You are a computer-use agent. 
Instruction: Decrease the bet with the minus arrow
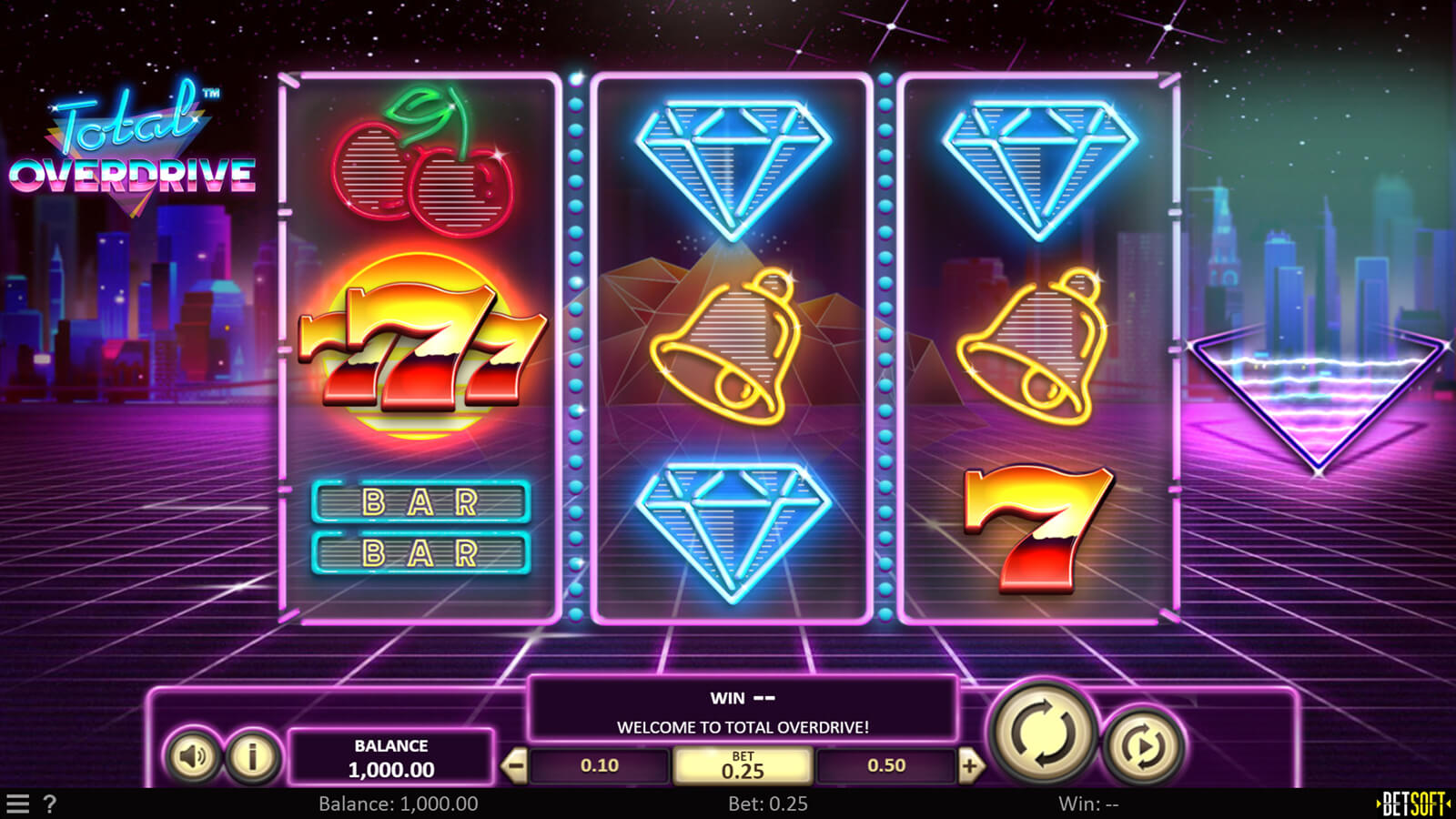point(515,766)
